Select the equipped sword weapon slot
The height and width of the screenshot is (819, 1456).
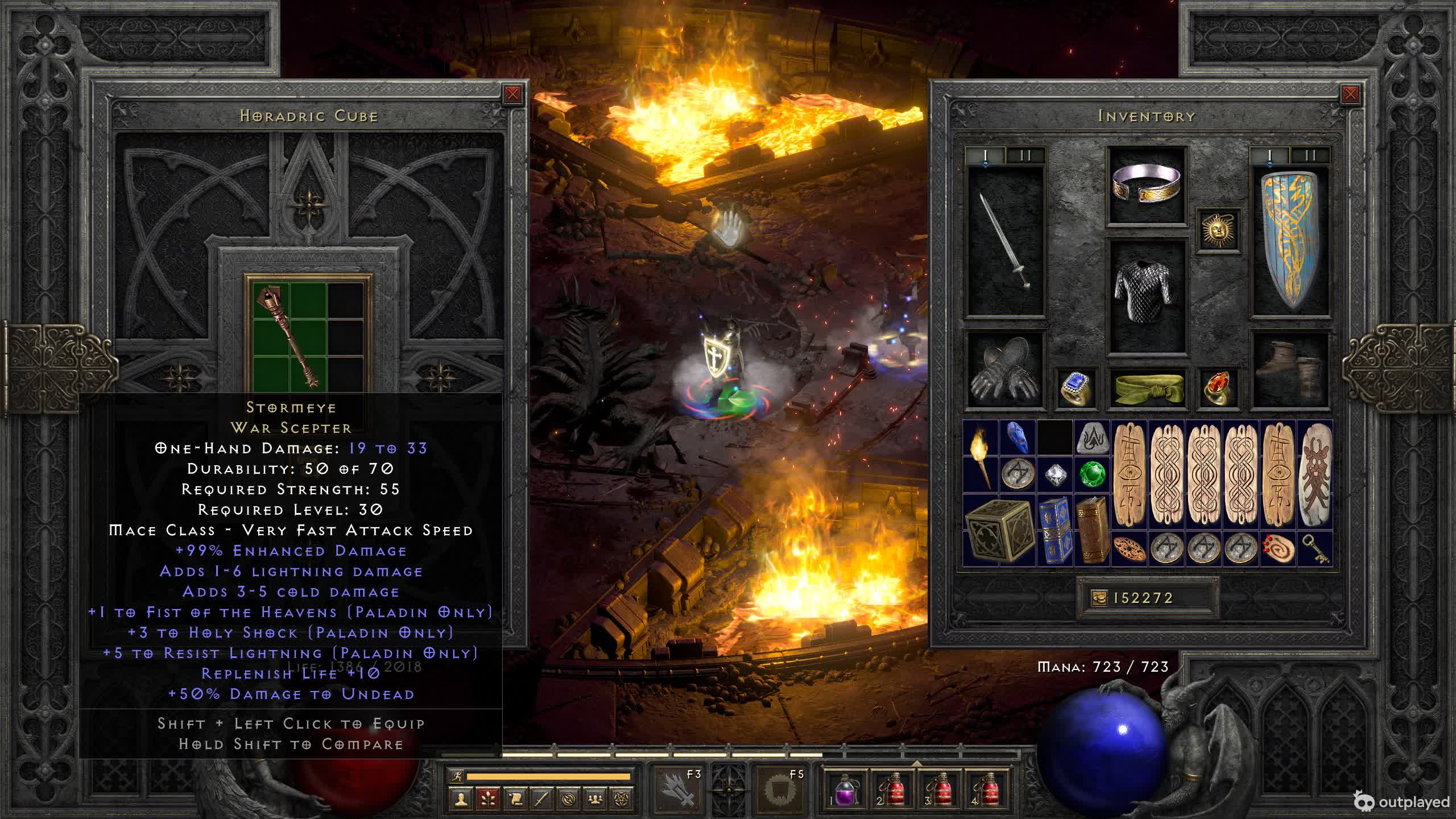1007,242
